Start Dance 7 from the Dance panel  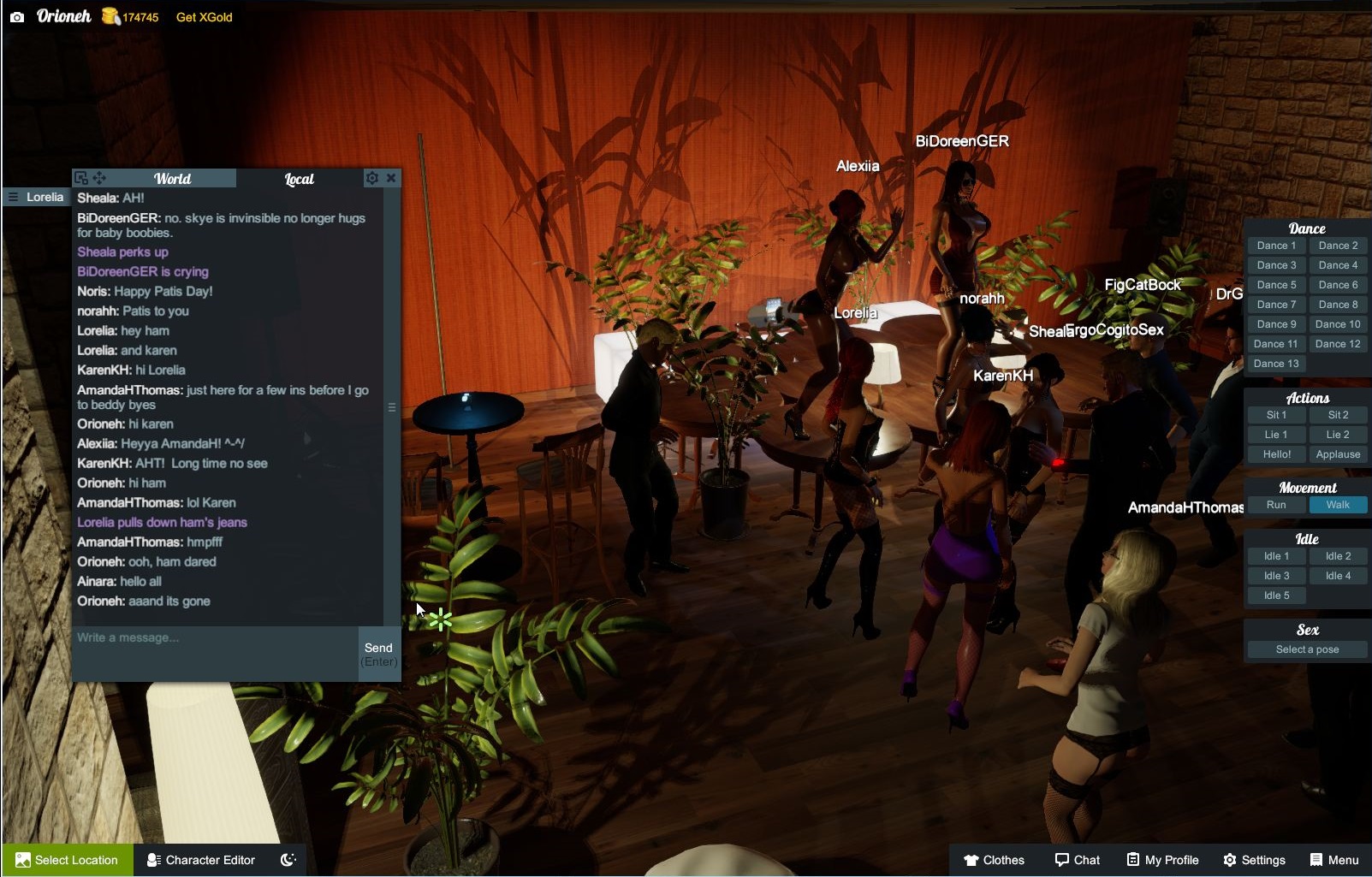click(x=1276, y=304)
